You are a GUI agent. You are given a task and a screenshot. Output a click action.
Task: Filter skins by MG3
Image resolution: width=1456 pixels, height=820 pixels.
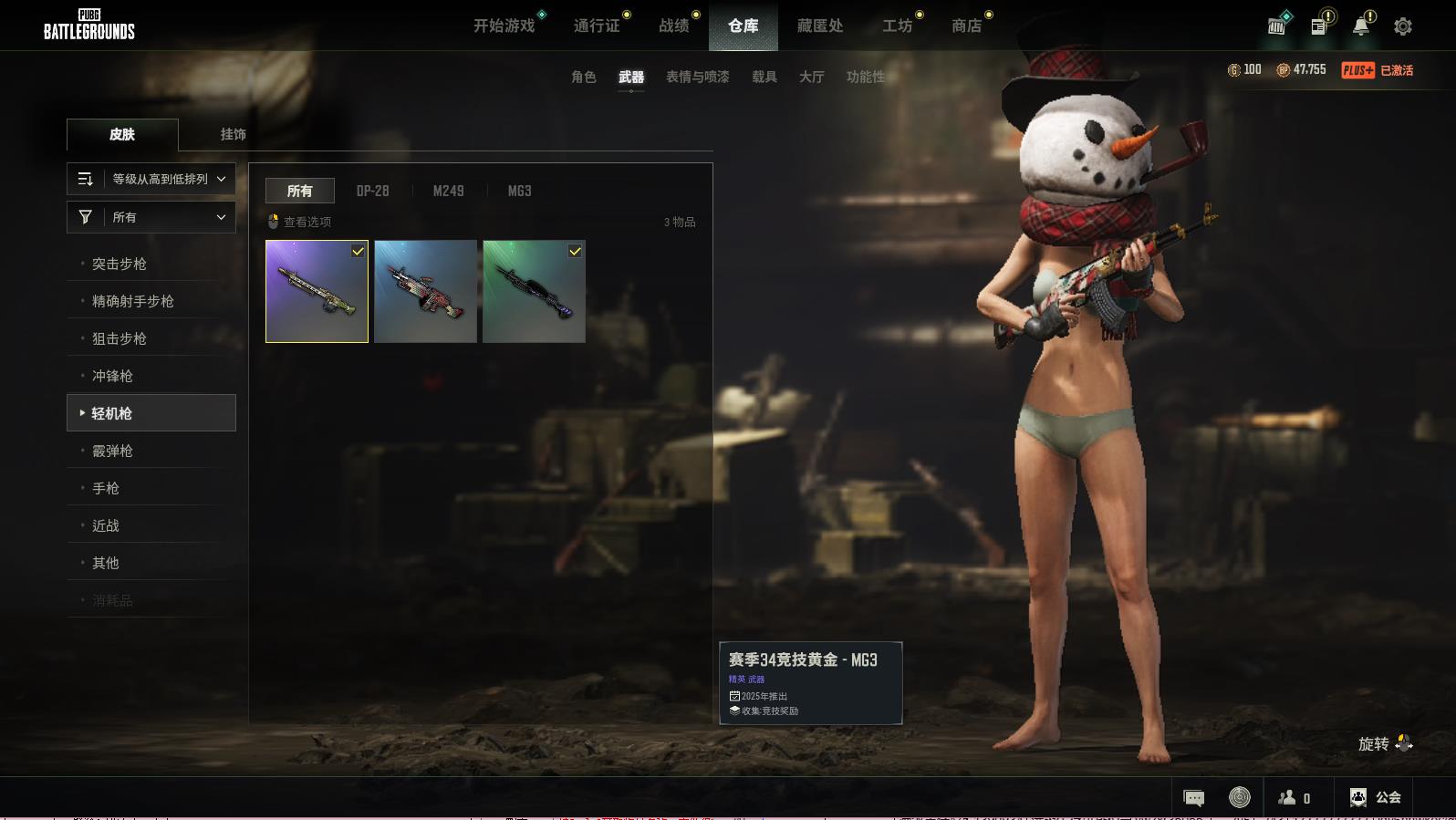tap(519, 191)
